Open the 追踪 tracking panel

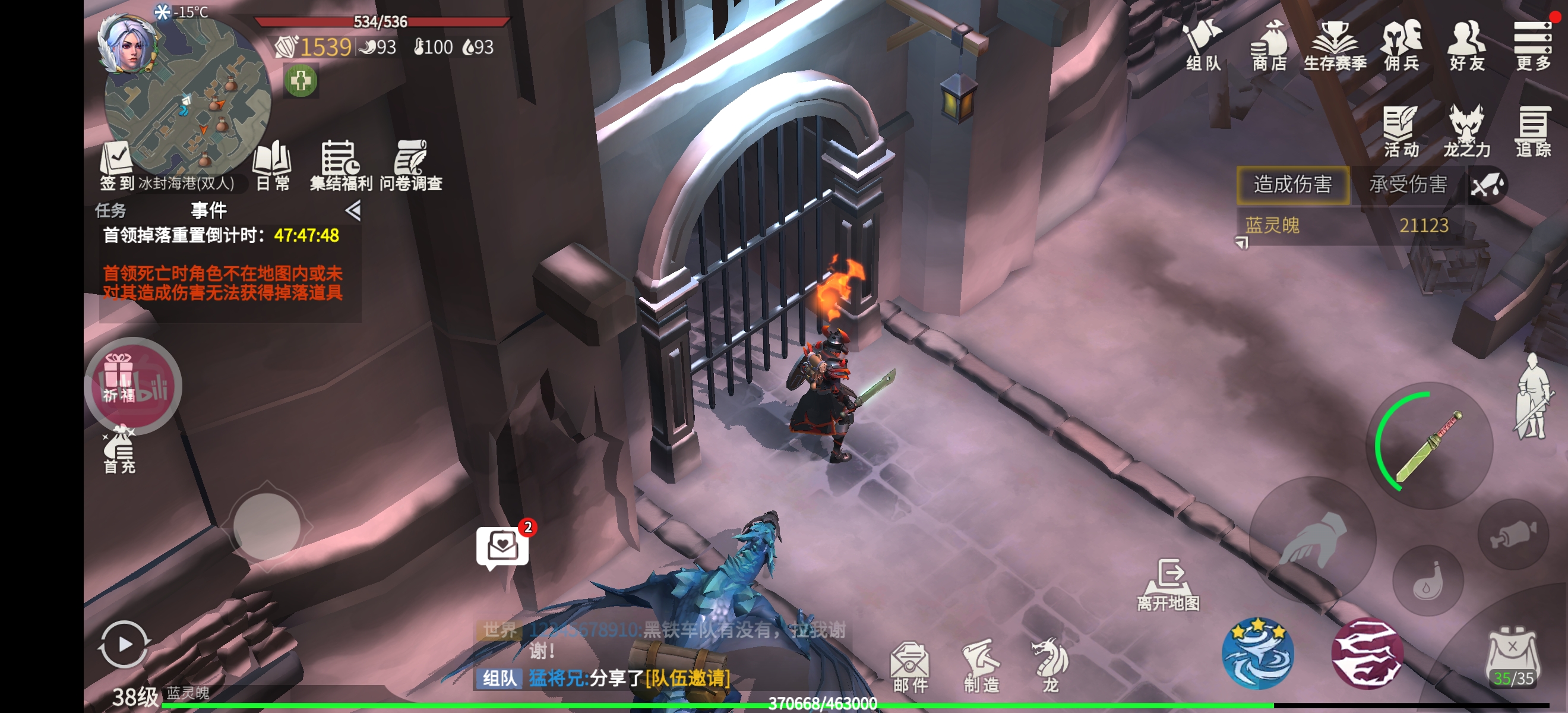(x=1533, y=132)
